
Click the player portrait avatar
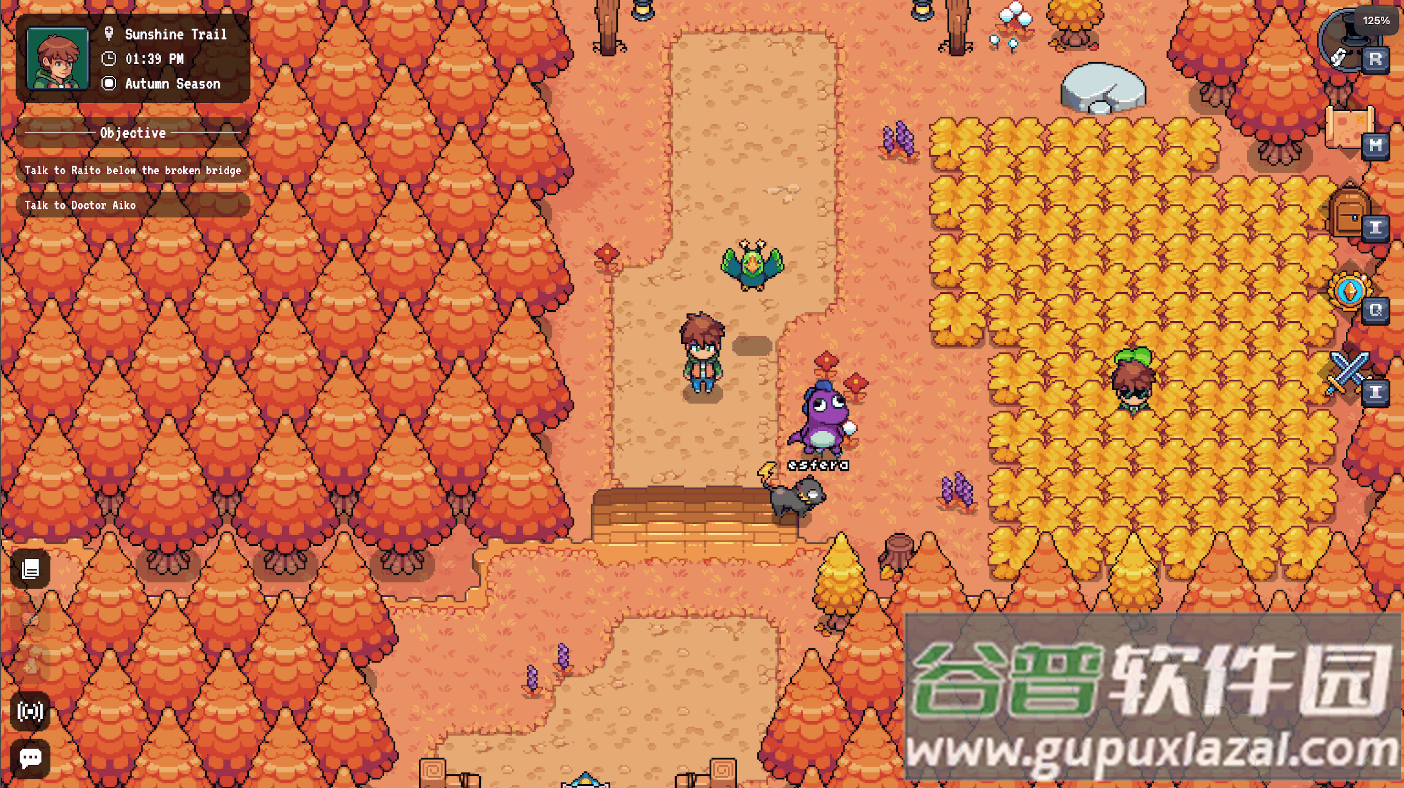pyautogui.click(x=57, y=58)
